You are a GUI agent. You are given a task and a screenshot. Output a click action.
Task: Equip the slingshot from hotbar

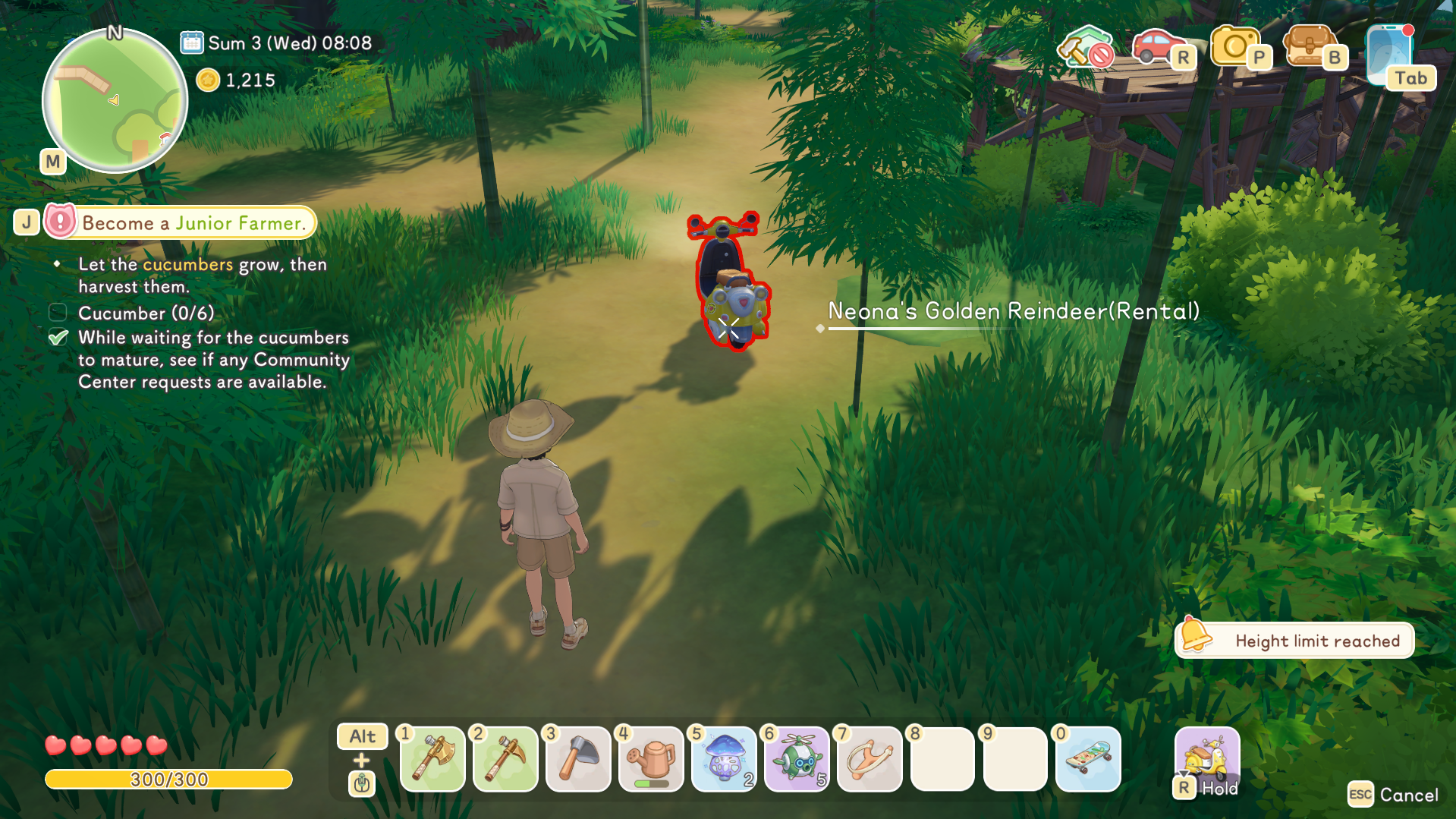click(870, 758)
